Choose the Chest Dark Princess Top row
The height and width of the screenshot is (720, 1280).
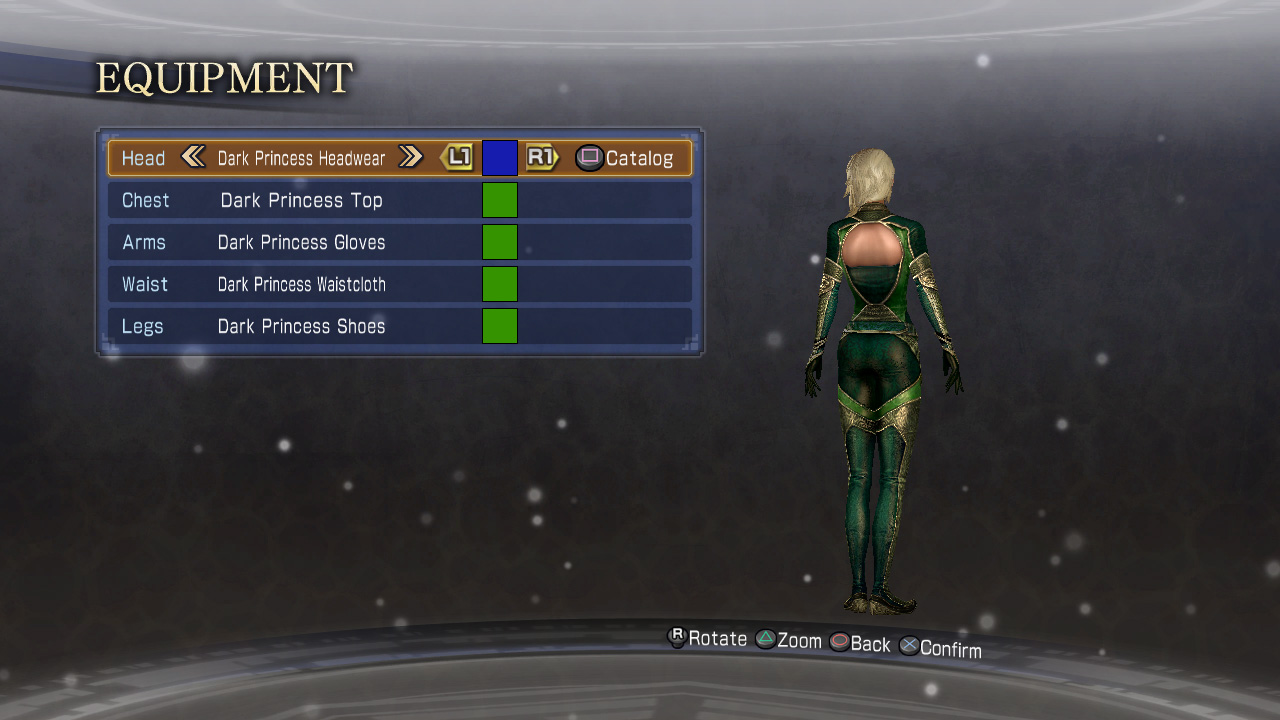pos(300,200)
